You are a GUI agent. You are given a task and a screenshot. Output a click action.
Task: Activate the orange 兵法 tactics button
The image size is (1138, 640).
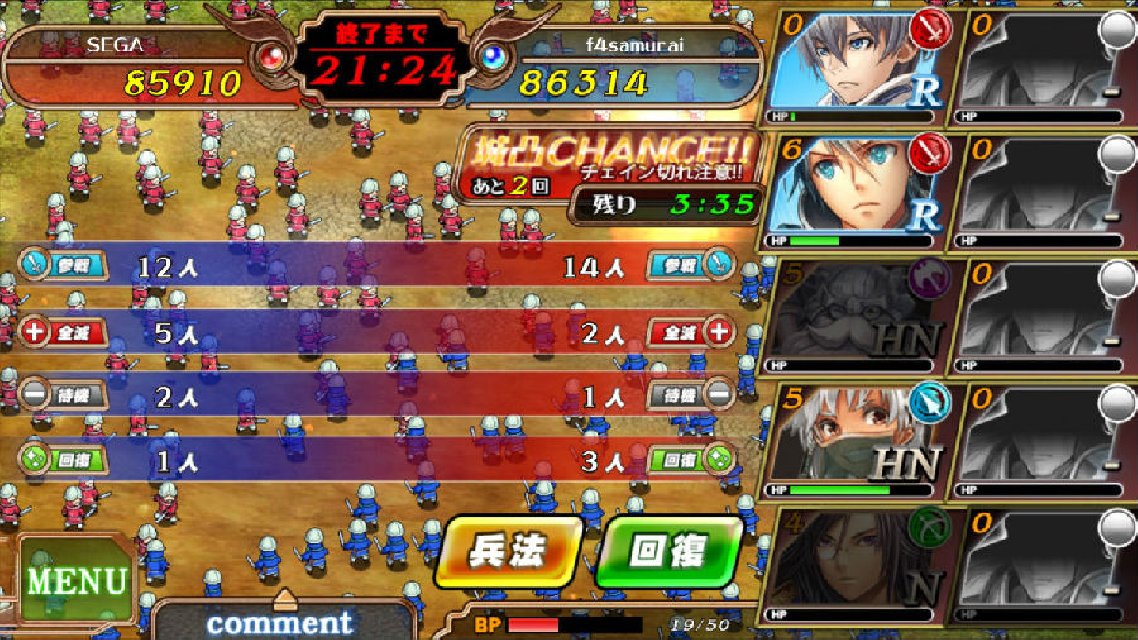tap(510, 551)
